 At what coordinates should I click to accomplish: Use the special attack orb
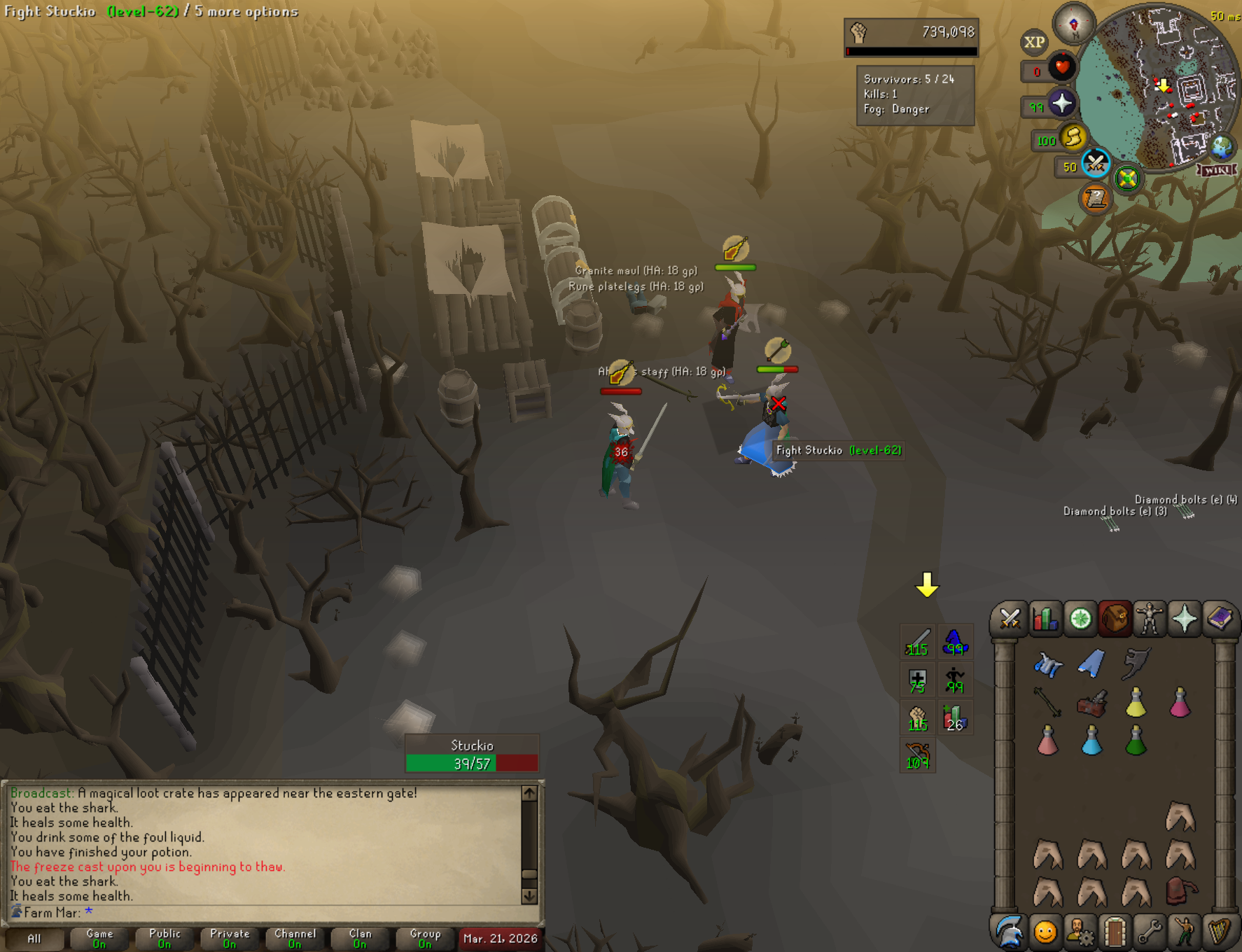point(1096,163)
